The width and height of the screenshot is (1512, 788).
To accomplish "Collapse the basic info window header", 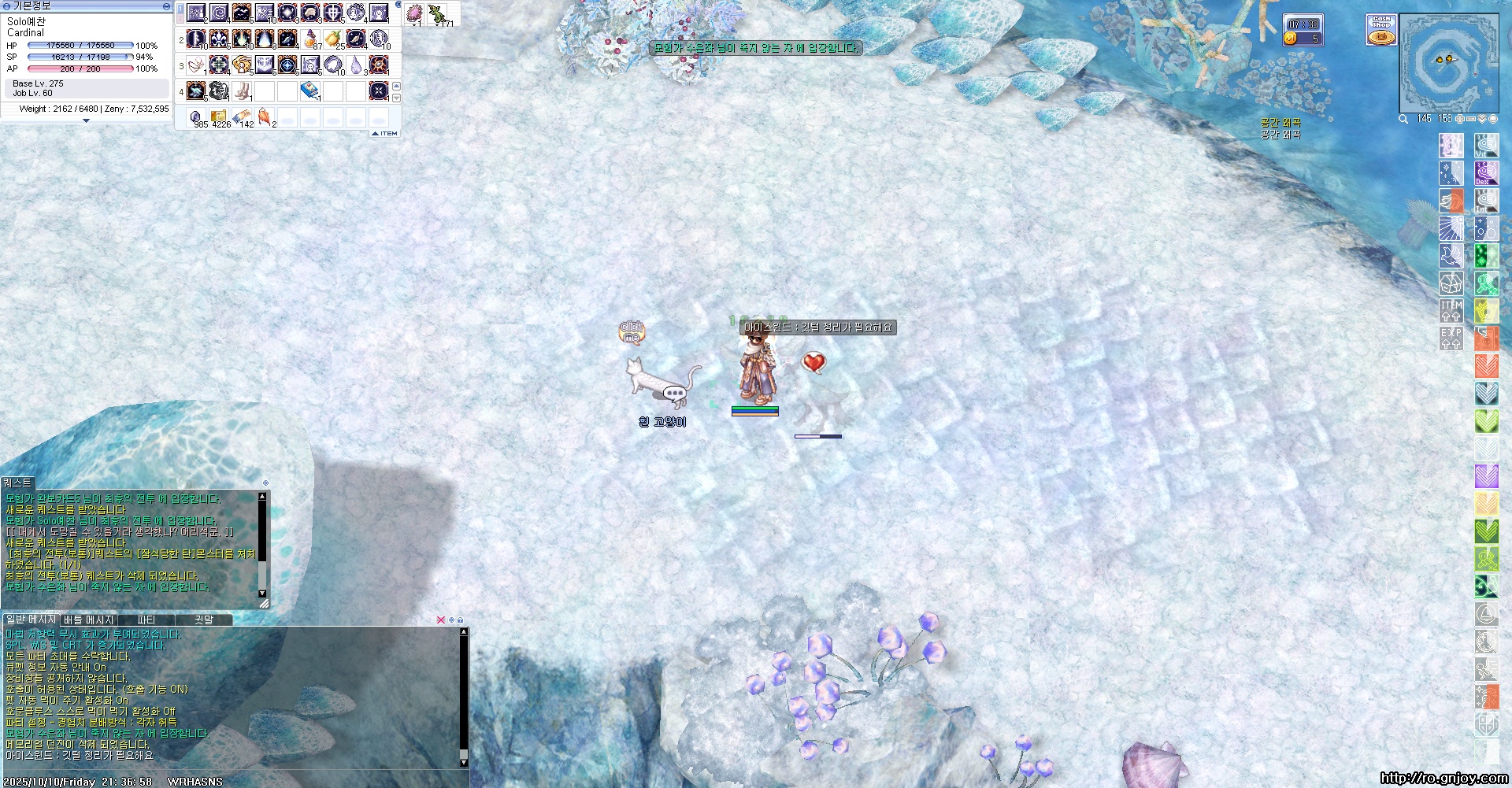I will point(166,6).
